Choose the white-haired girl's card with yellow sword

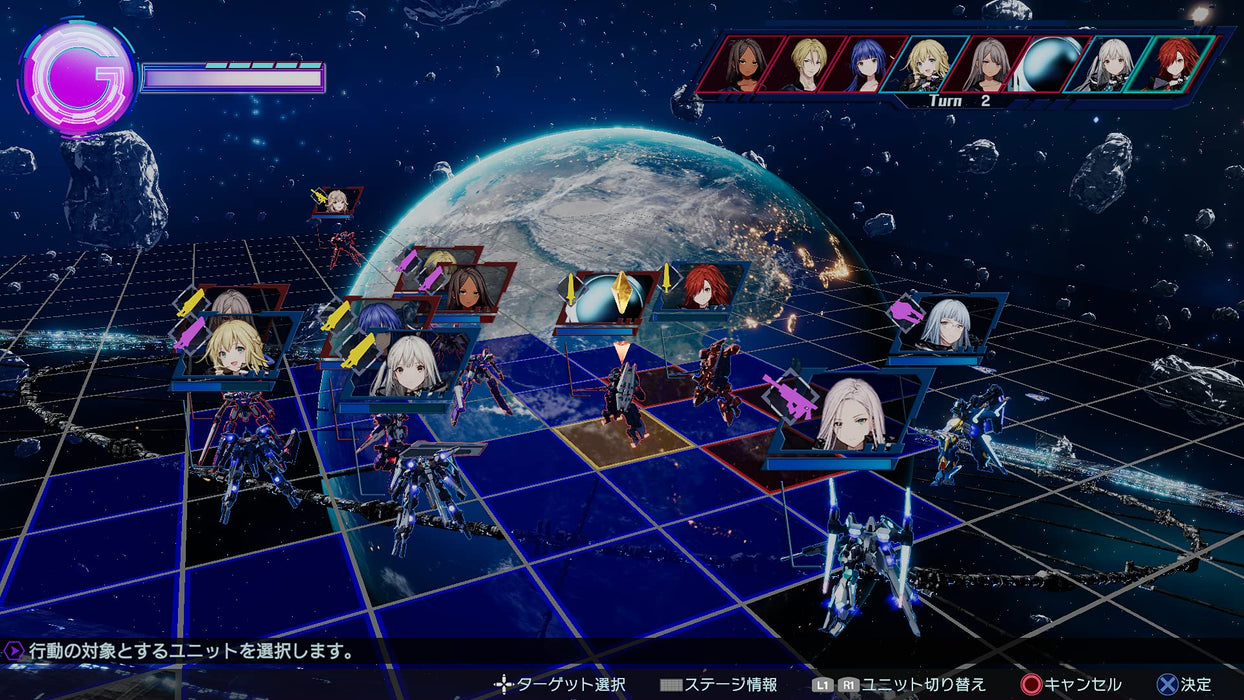(x=408, y=366)
